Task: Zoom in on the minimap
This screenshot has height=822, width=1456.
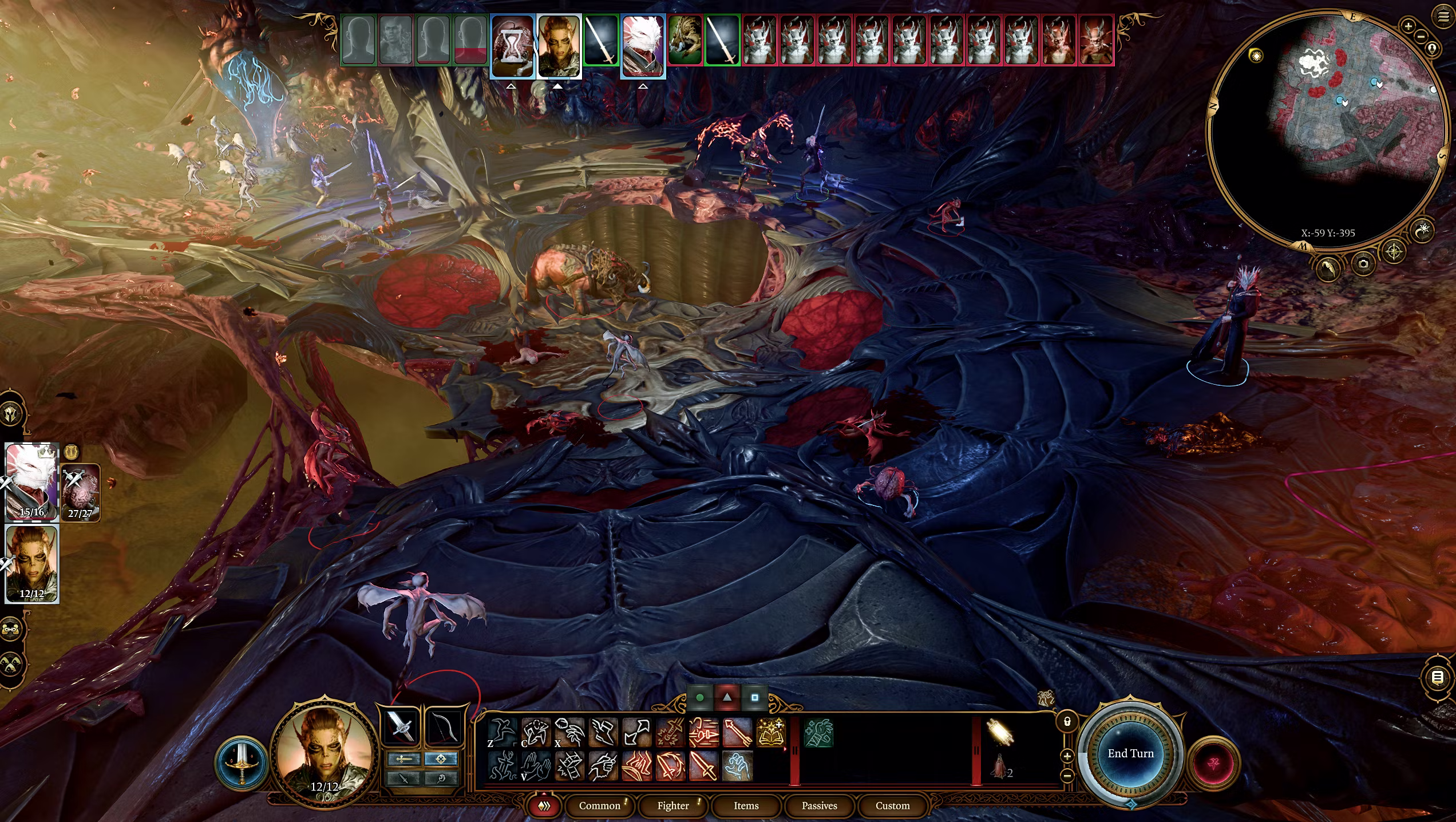Action: pyautogui.click(x=1408, y=26)
